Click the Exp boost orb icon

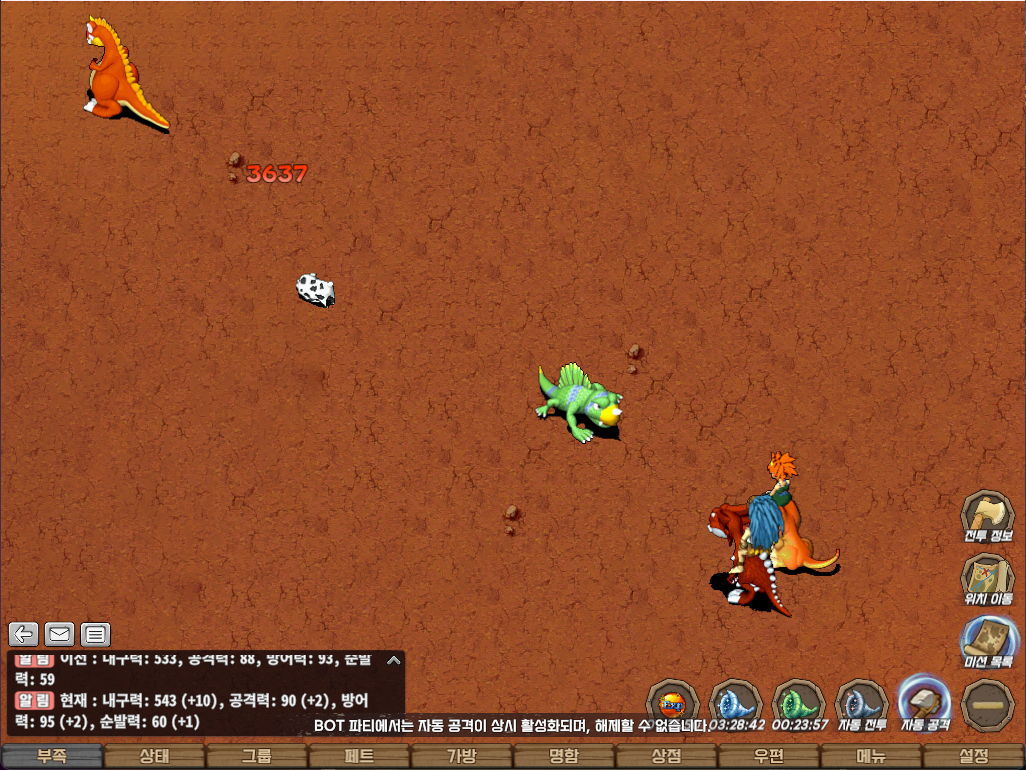click(672, 704)
